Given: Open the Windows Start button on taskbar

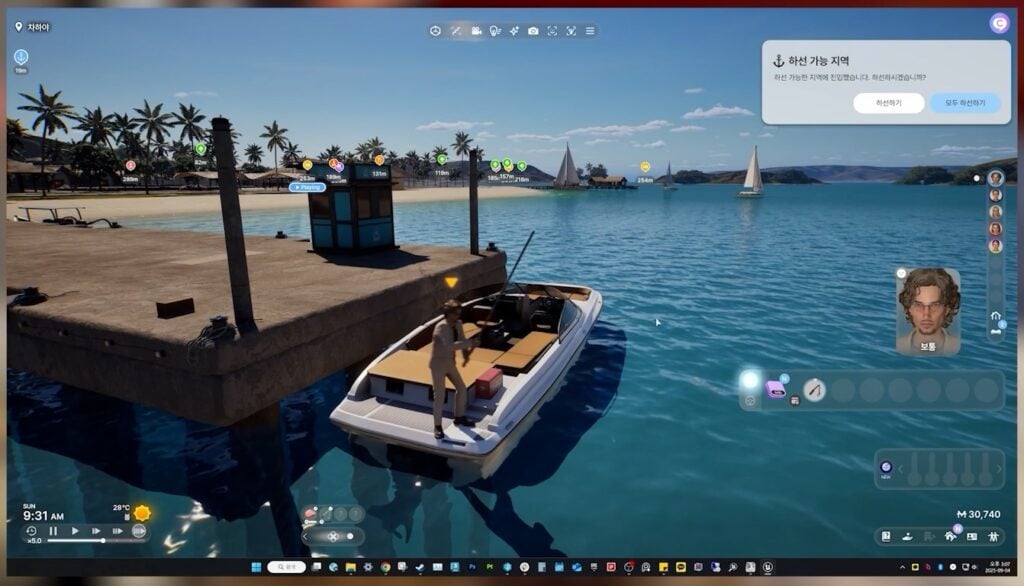Looking at the screenshot, I should pos(256,567).
